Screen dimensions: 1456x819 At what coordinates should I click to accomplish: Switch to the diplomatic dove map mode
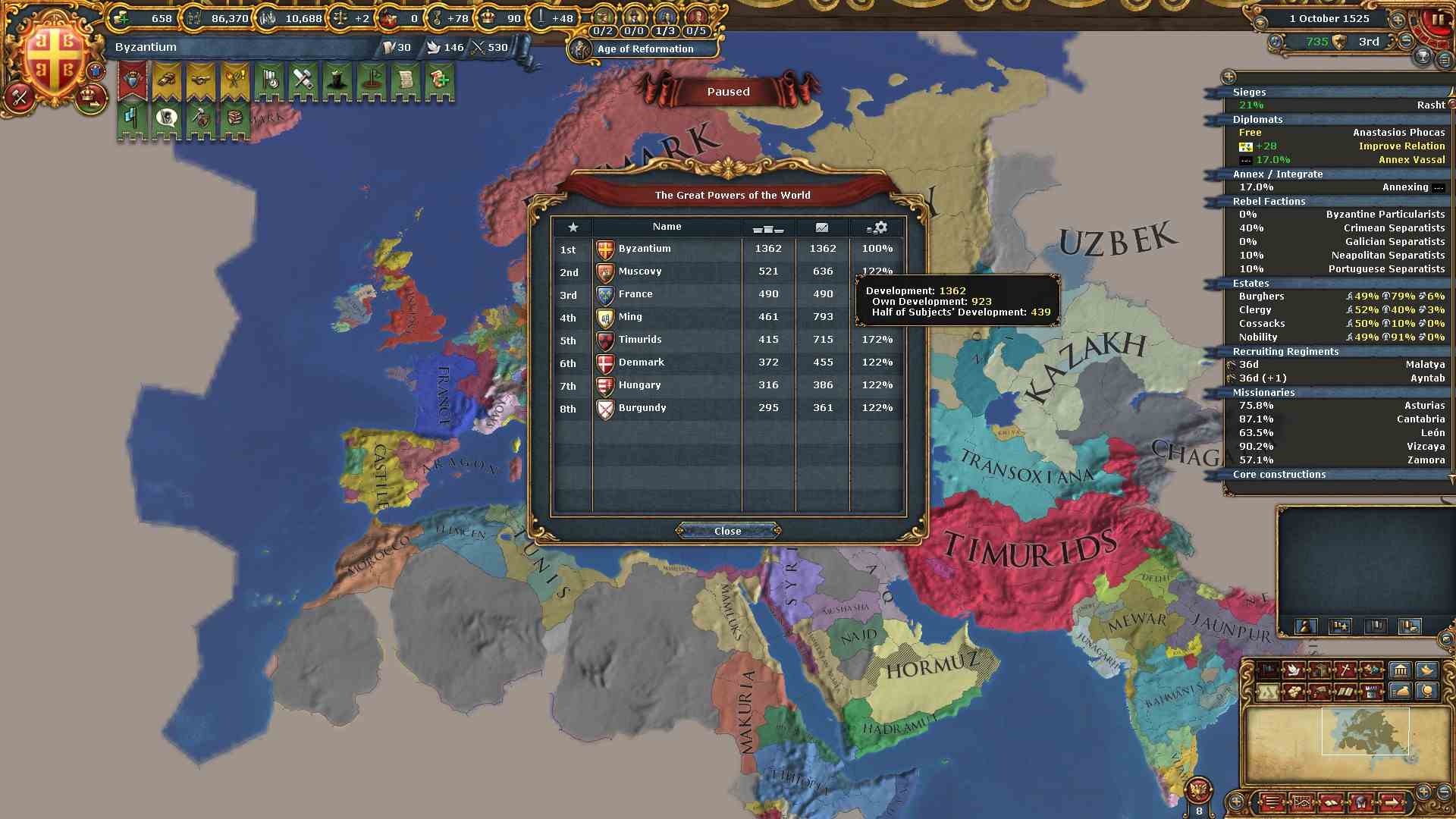pos(1294,670)
